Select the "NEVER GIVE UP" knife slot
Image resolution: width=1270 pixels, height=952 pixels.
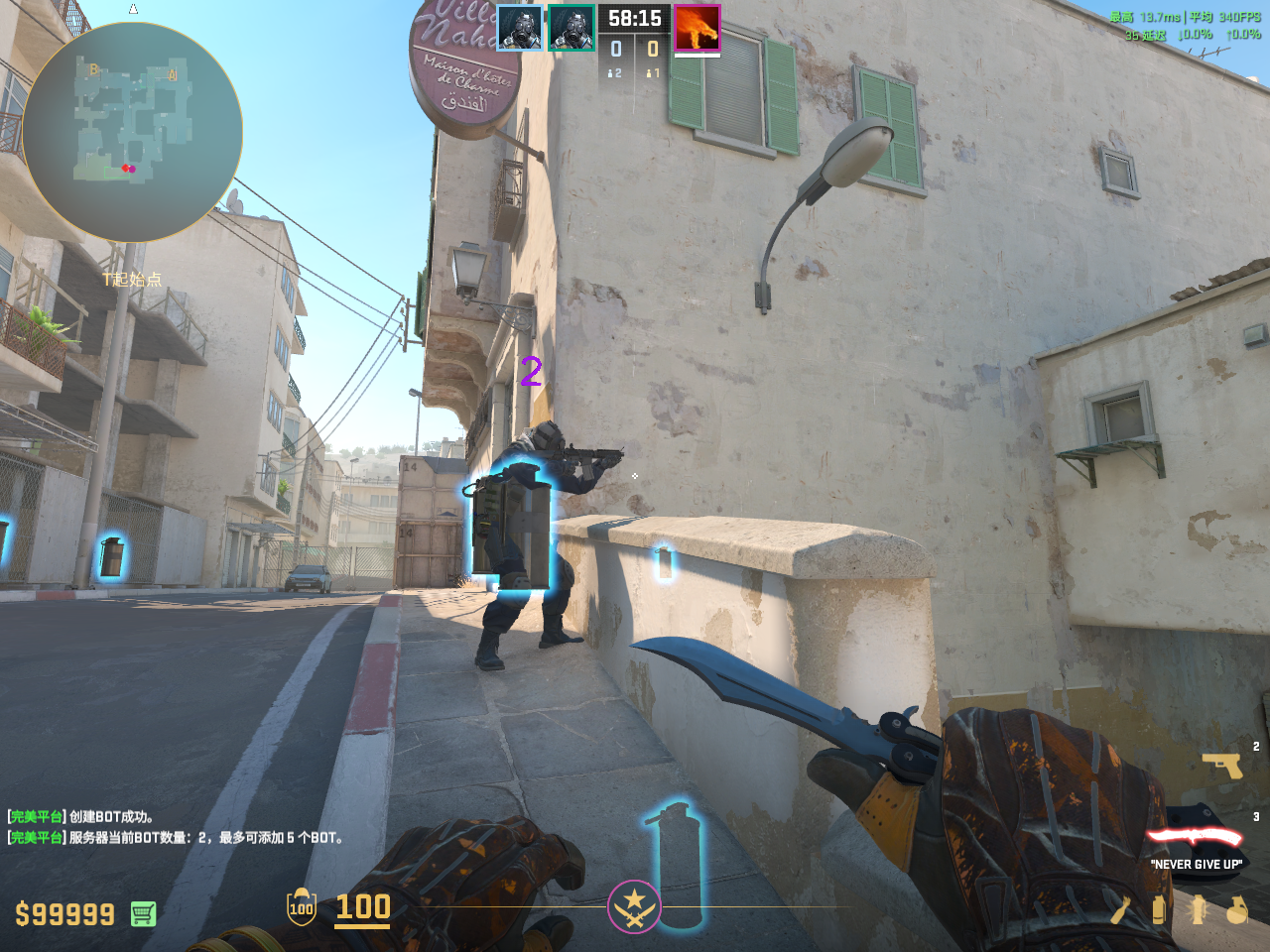tap(1195, 838)
